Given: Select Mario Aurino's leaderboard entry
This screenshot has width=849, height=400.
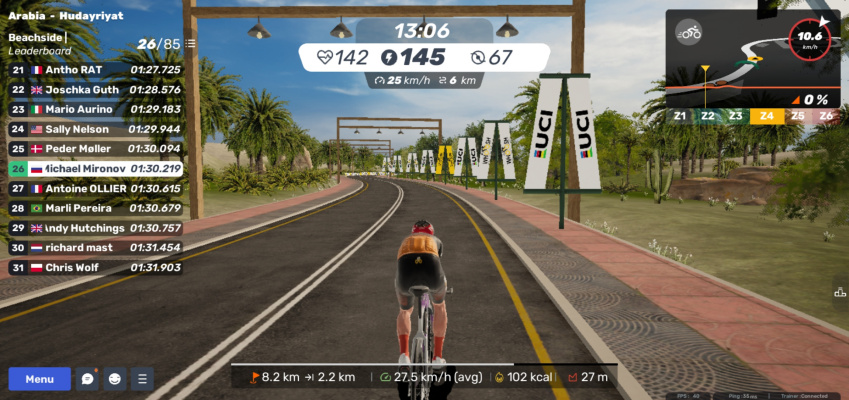Looking at the screenshot, I should (95, 109).
